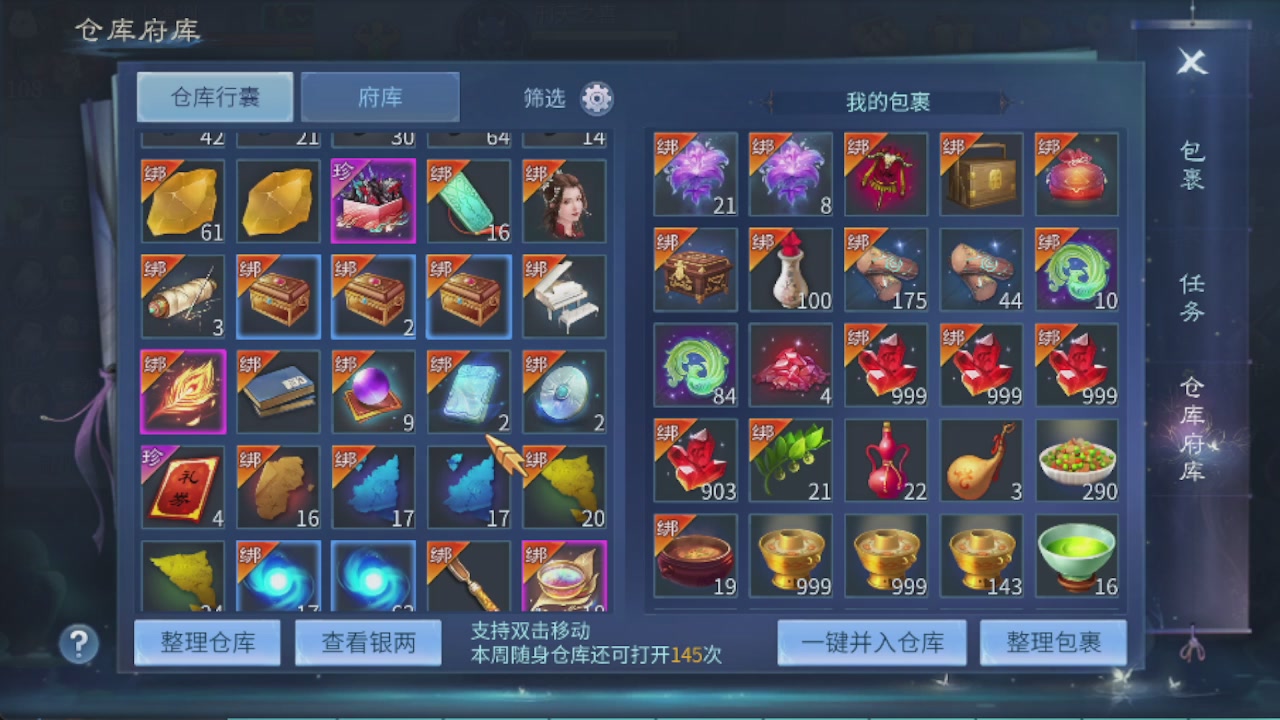Select the red crystal stack of 903

click(x=695, y=460)
